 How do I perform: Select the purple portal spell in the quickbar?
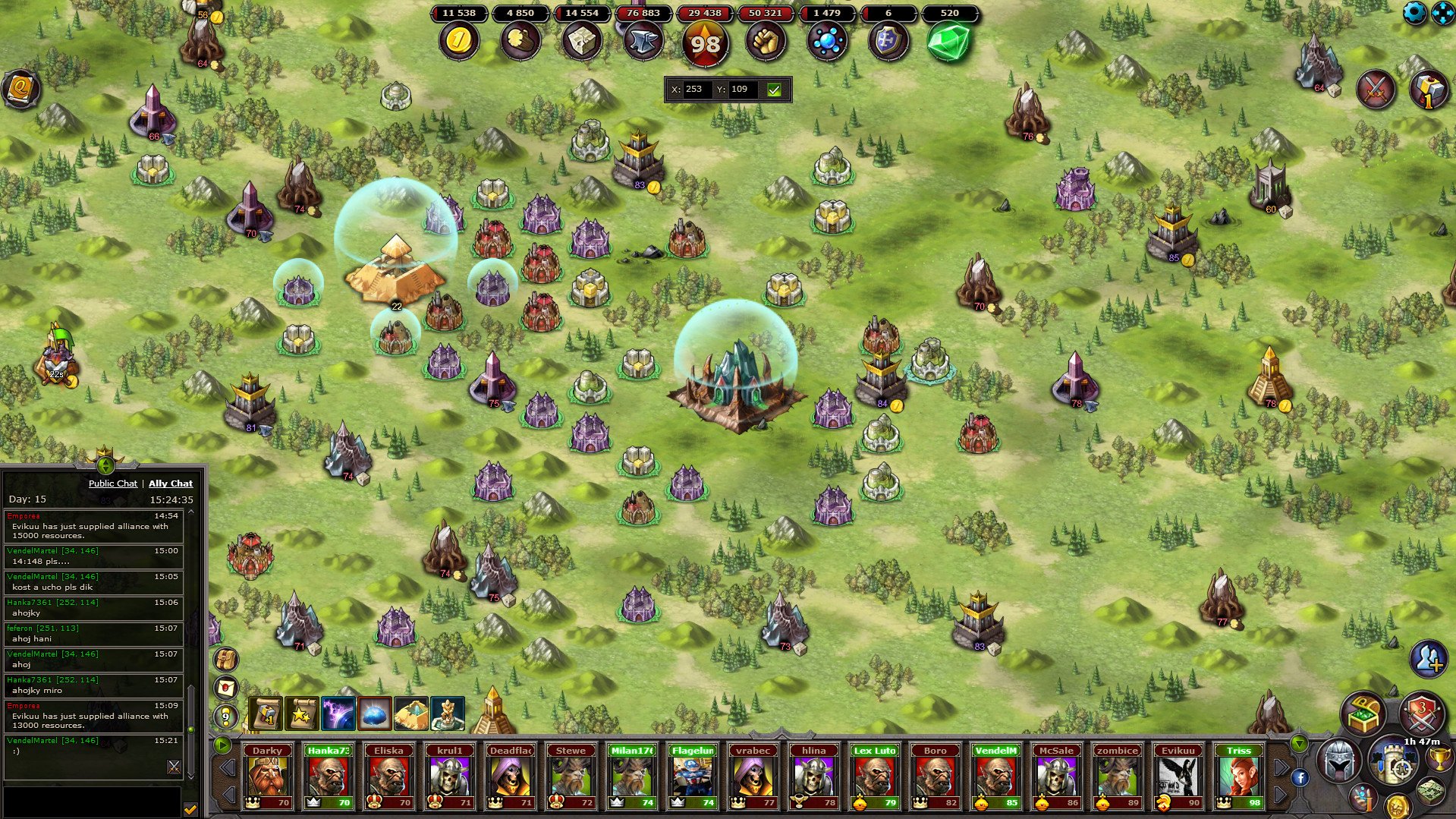click(336, 714)
